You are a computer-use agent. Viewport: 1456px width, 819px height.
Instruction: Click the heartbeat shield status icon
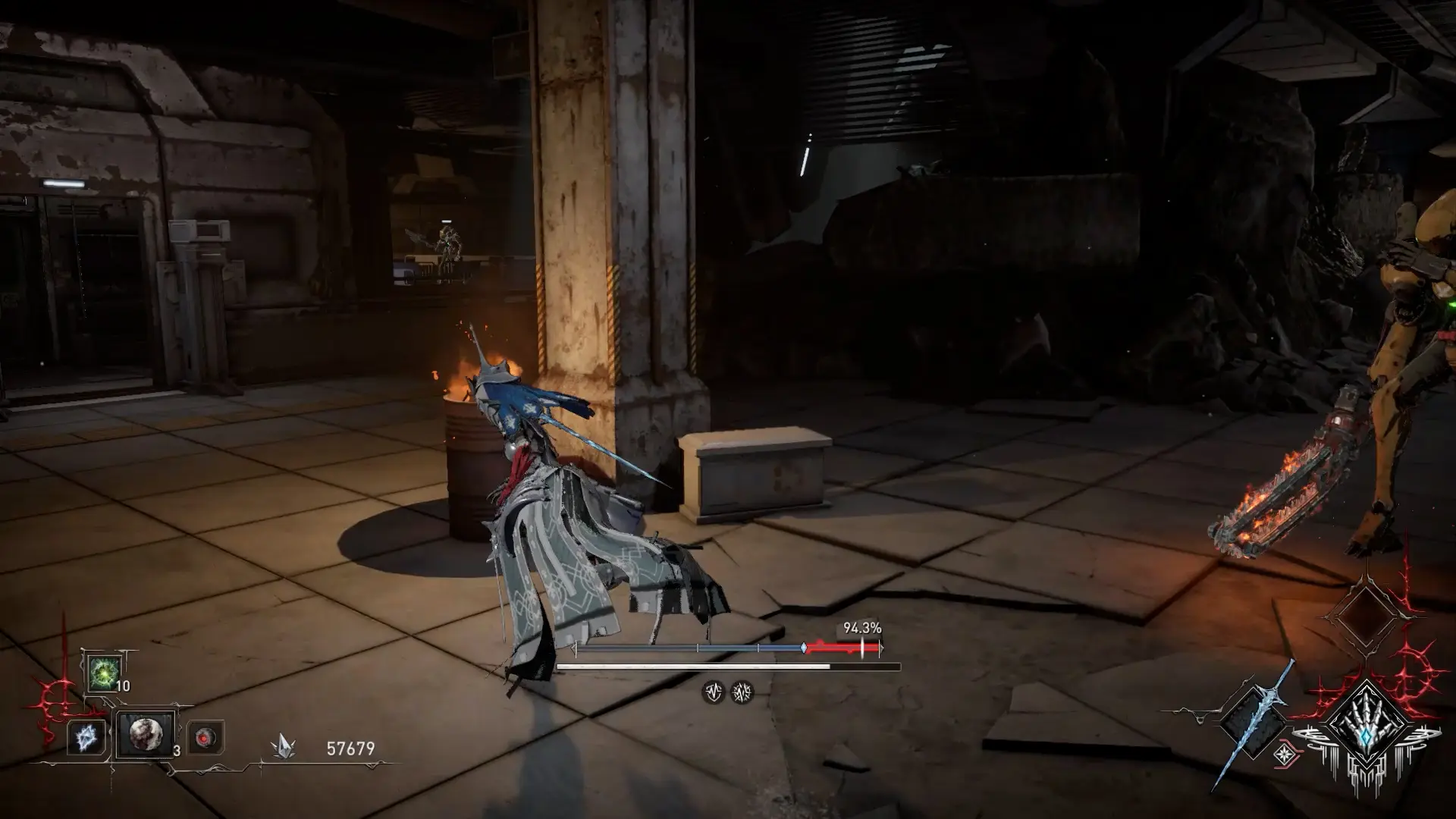click(x=713, y=692)
